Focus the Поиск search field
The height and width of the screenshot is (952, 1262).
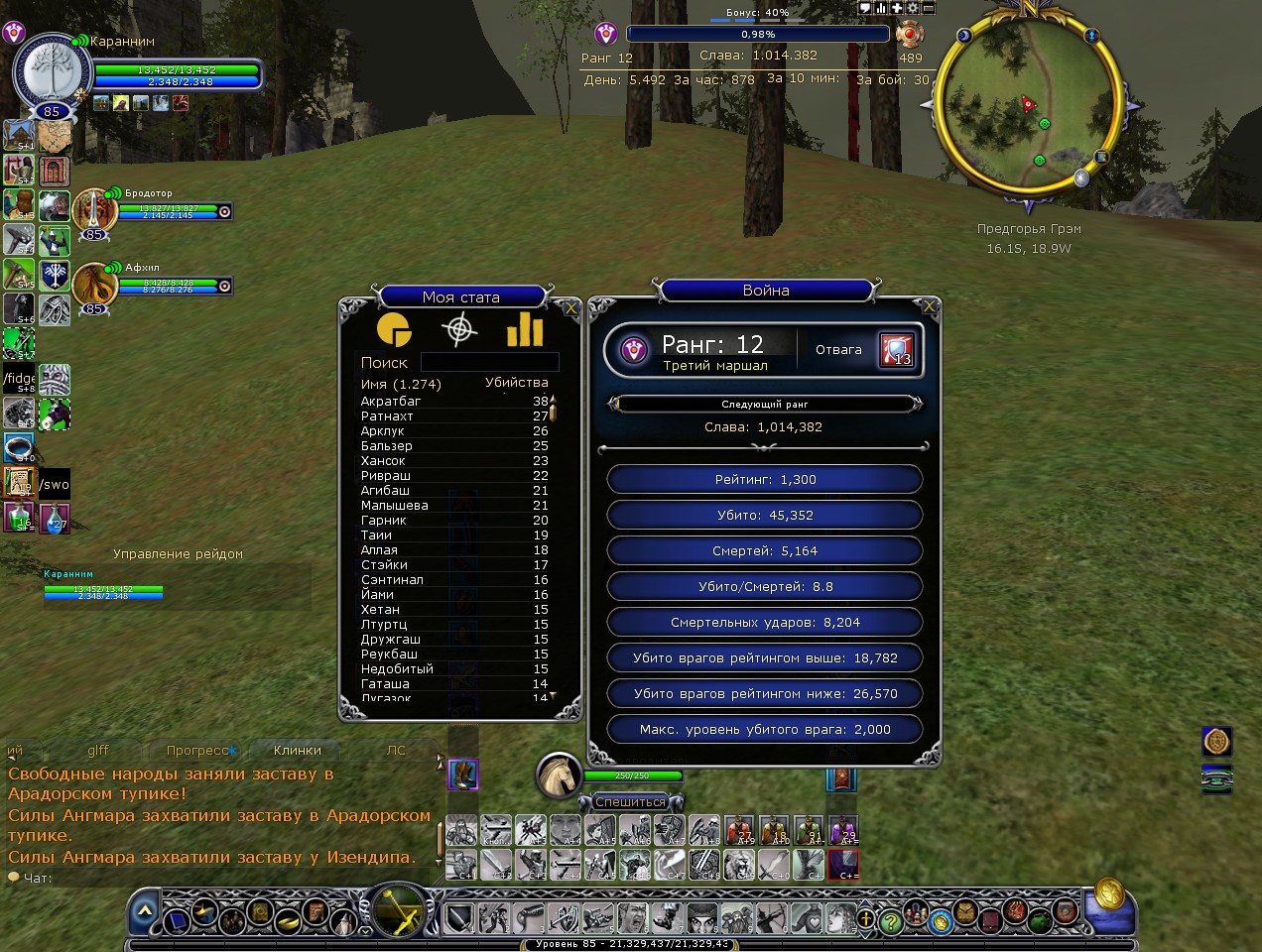(489, 363)
